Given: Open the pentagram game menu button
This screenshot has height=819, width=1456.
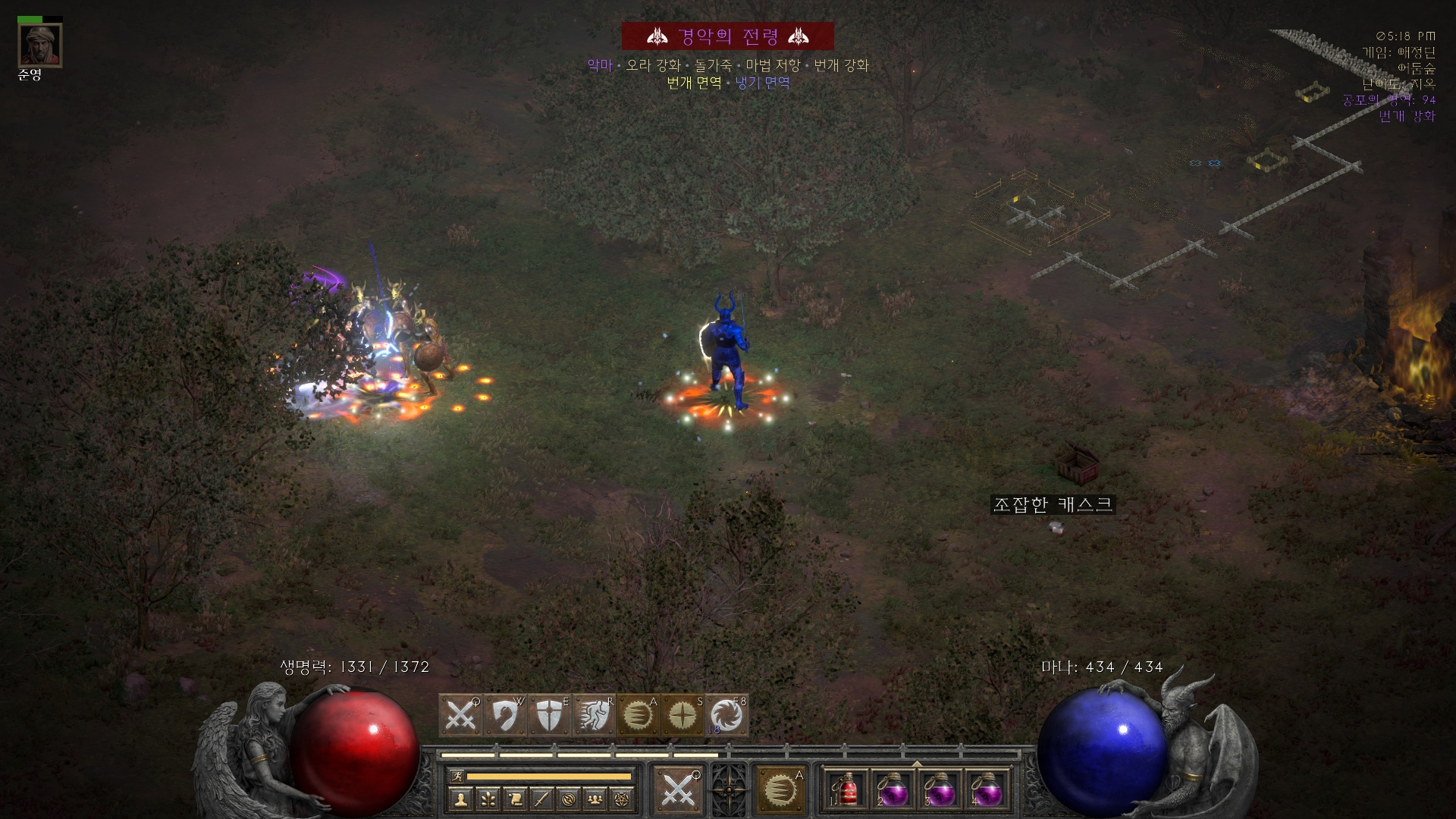Looking at the screenshot, I should [623, 799].
